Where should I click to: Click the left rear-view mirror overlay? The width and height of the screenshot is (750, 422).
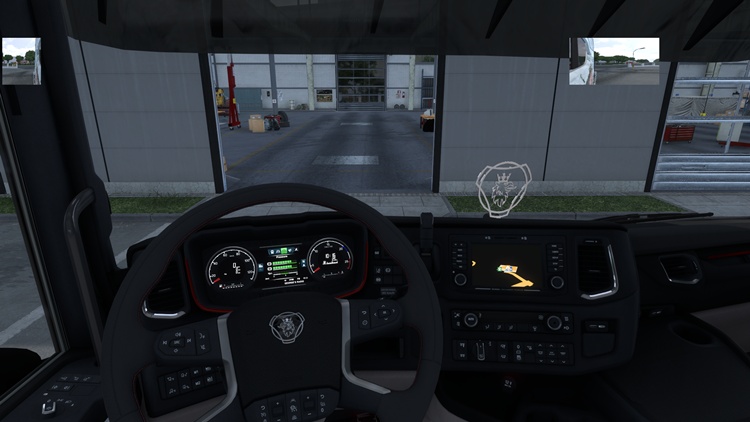tap(21, 61)
